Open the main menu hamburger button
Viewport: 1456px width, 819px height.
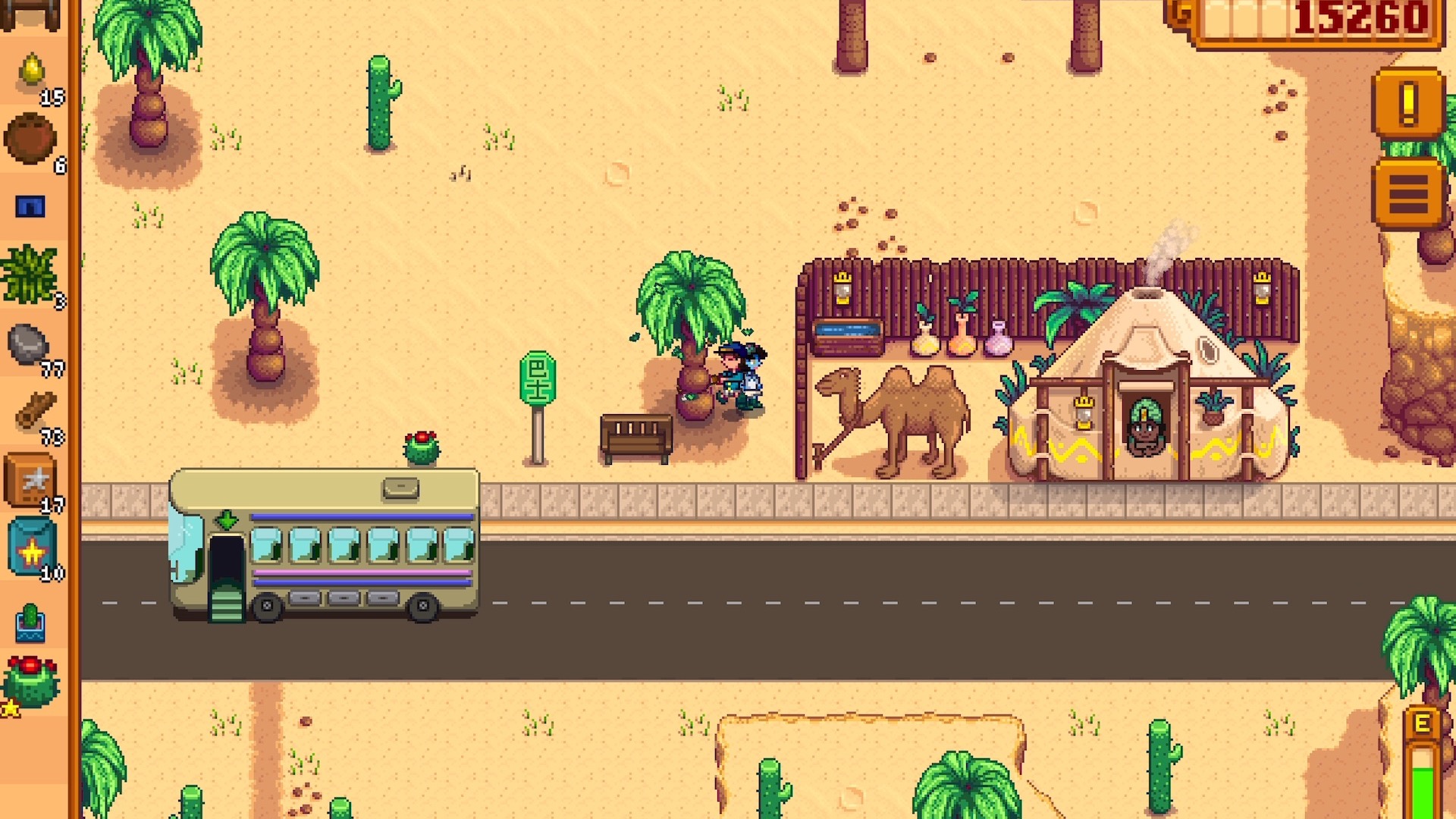pos(1407,193)
